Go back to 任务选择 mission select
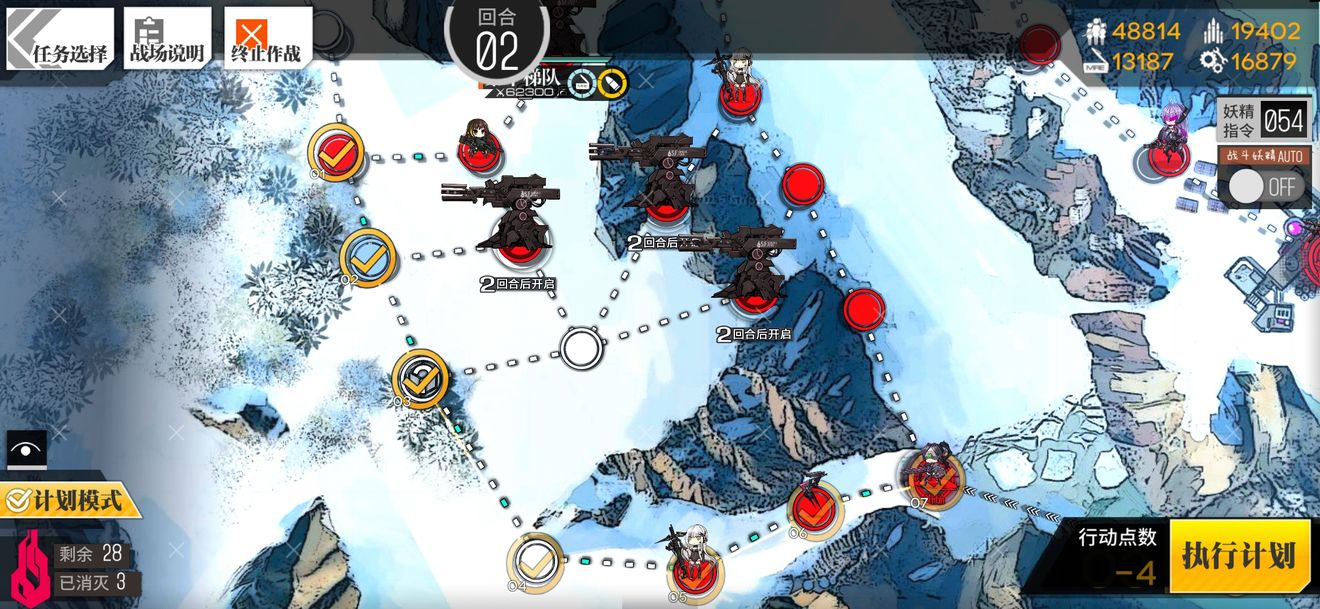The width and height of the screenshot is (1320, 609). coord(58,39)
